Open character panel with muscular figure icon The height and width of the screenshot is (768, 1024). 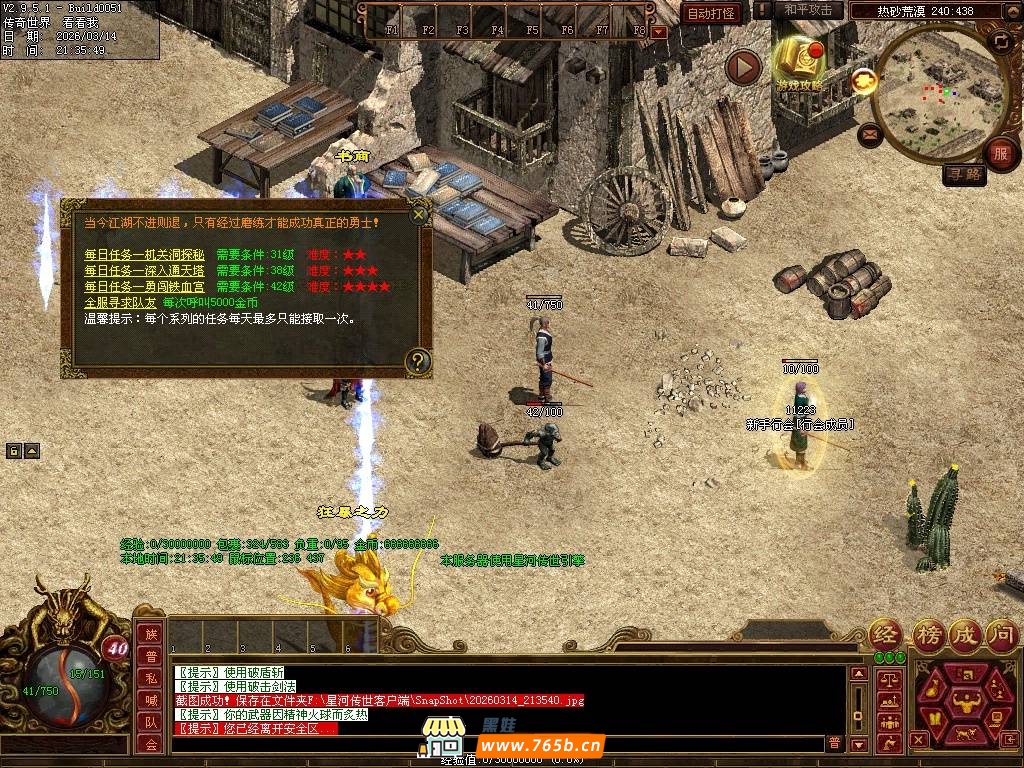click(965, 698)
